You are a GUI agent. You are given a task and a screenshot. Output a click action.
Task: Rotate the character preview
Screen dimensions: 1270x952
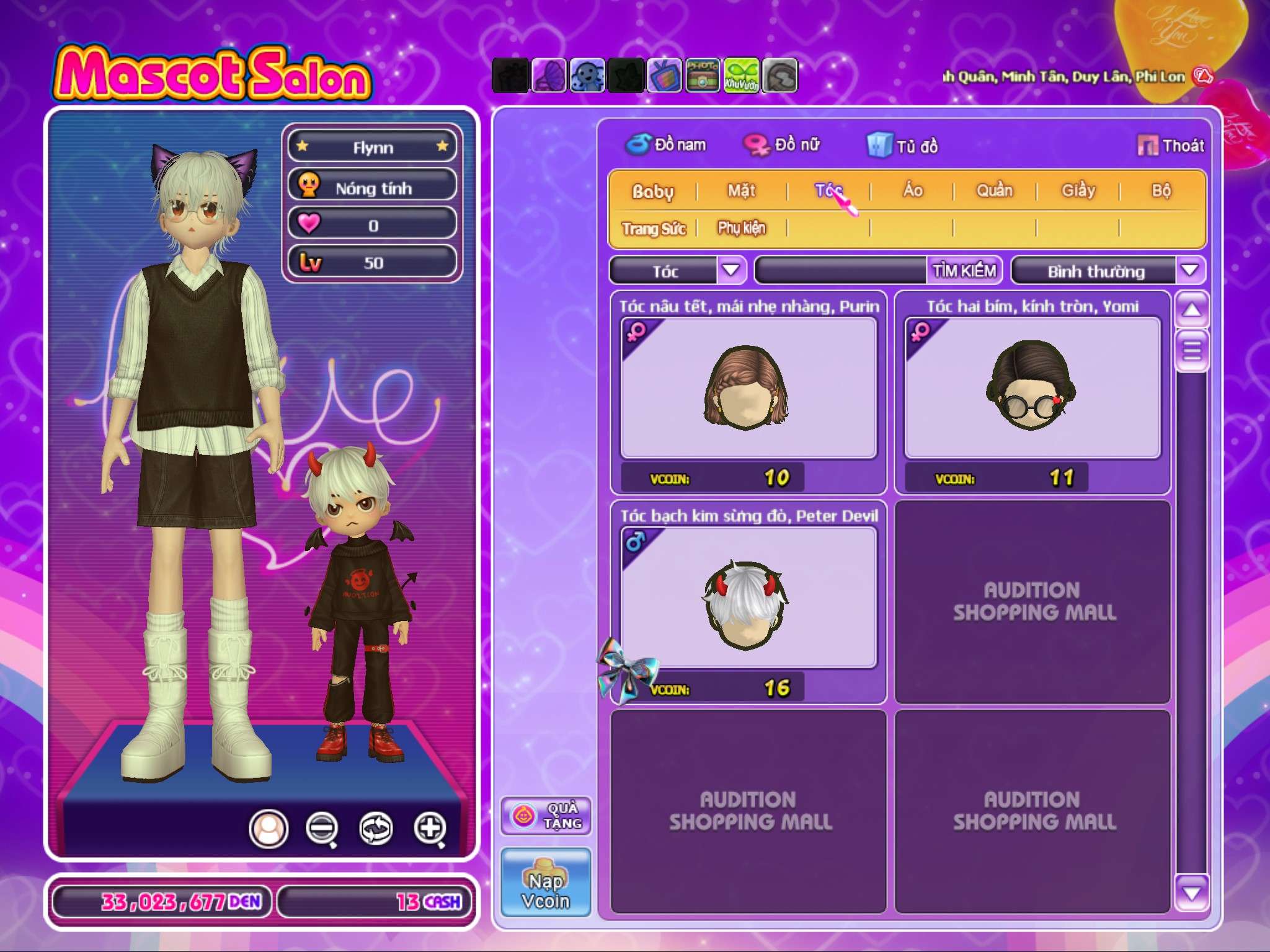[x=376, y=828]
